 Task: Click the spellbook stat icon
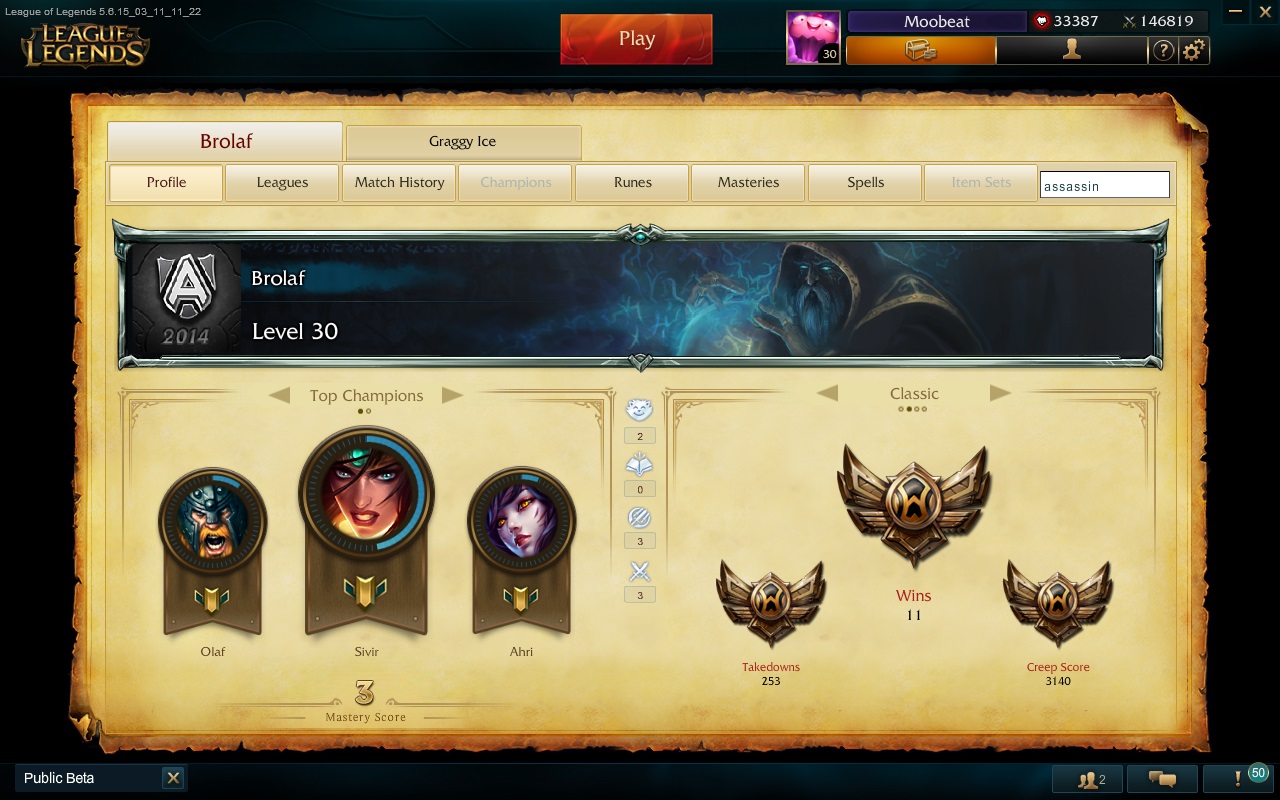coord(639,463)
